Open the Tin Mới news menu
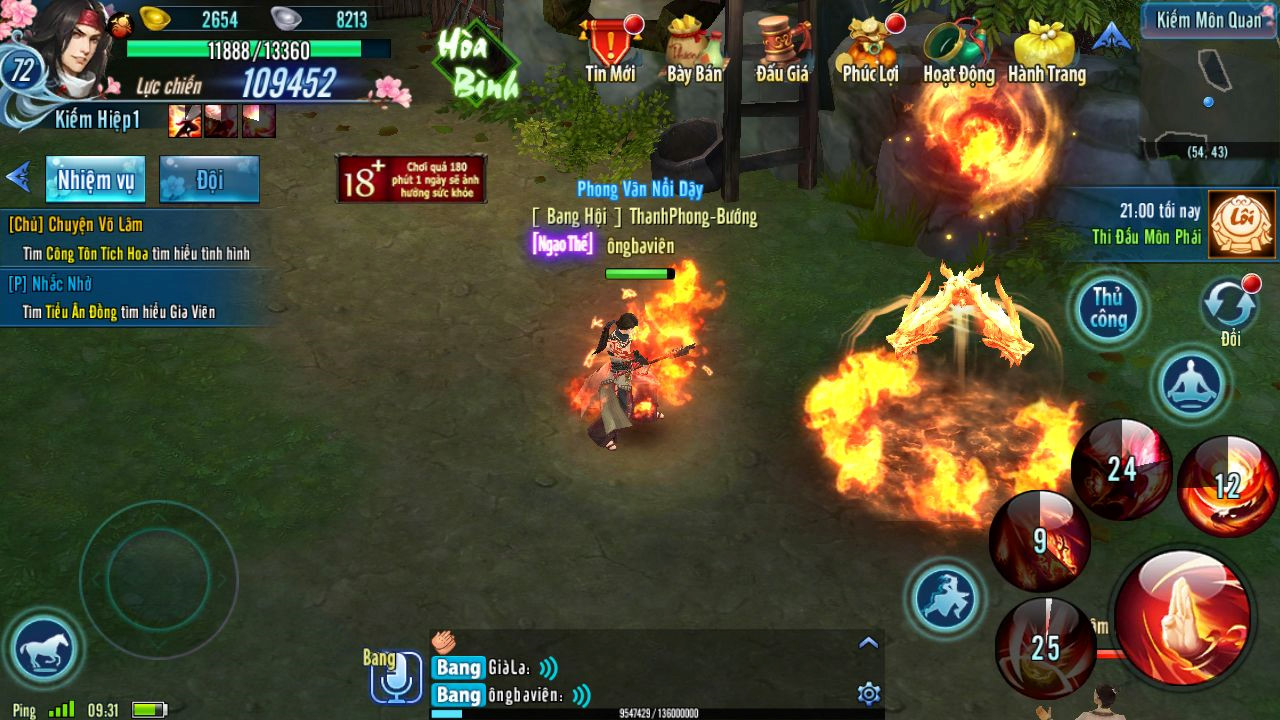This screenshot has width=1280, height=720. coord(610,48)
